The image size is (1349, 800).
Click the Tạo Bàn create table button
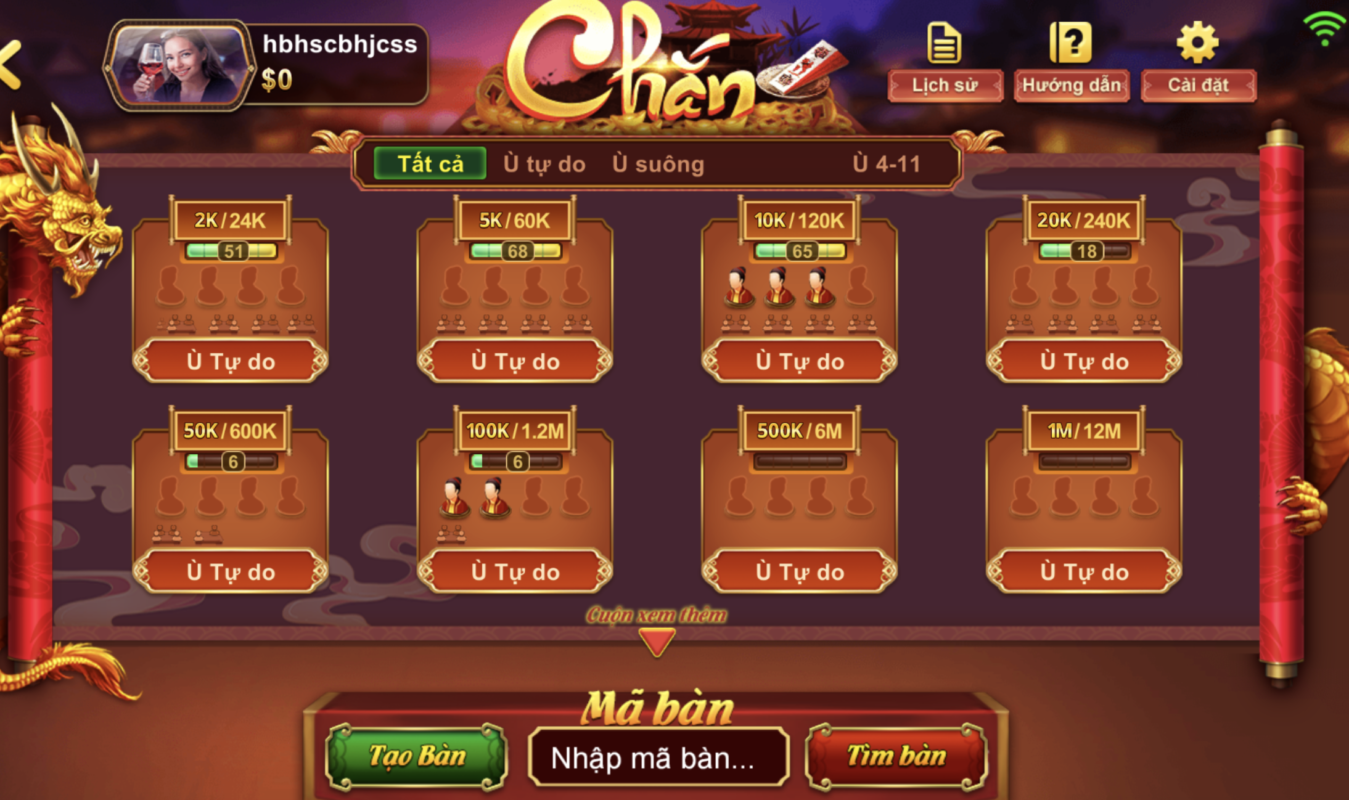(417, 757)
